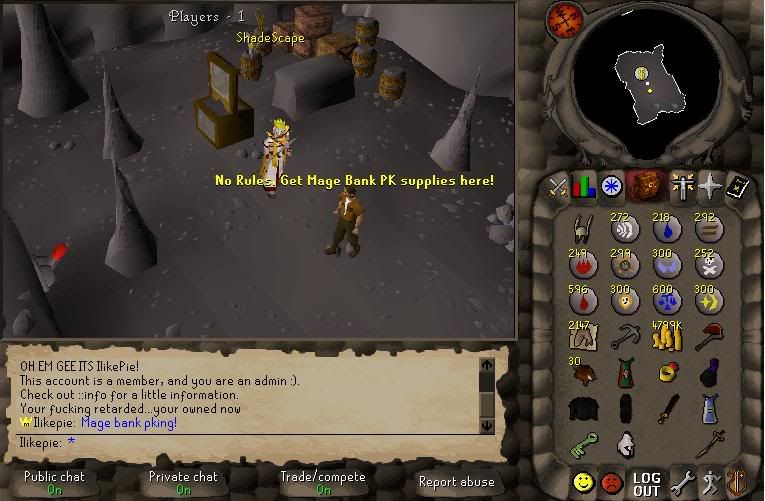Viewport: 765px width, 501px height.
Task: Click the Report abuse button
Action: (456, 482)
